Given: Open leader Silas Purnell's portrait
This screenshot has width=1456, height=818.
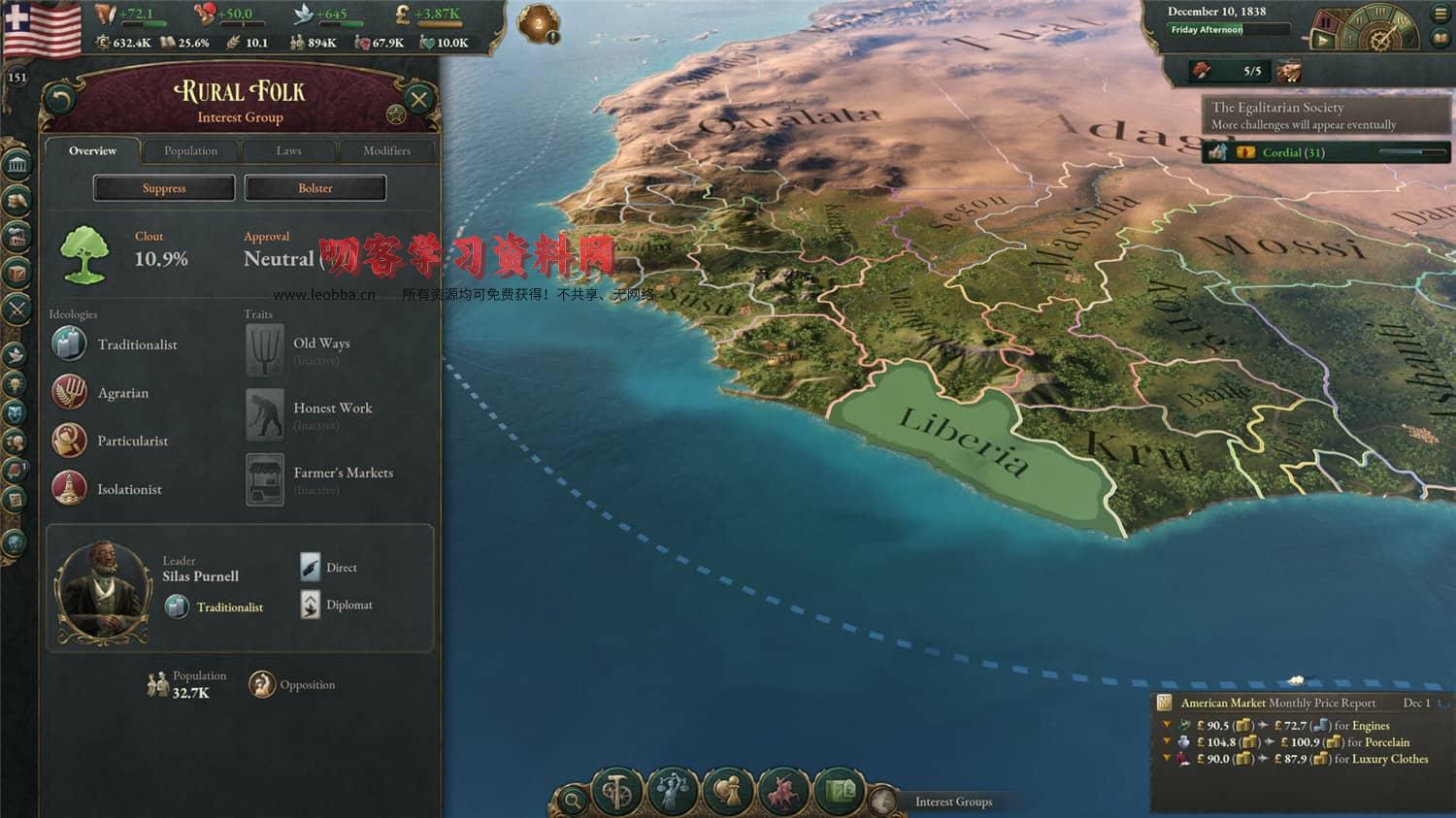Looking at the screenshot, I should click(103, 591).
